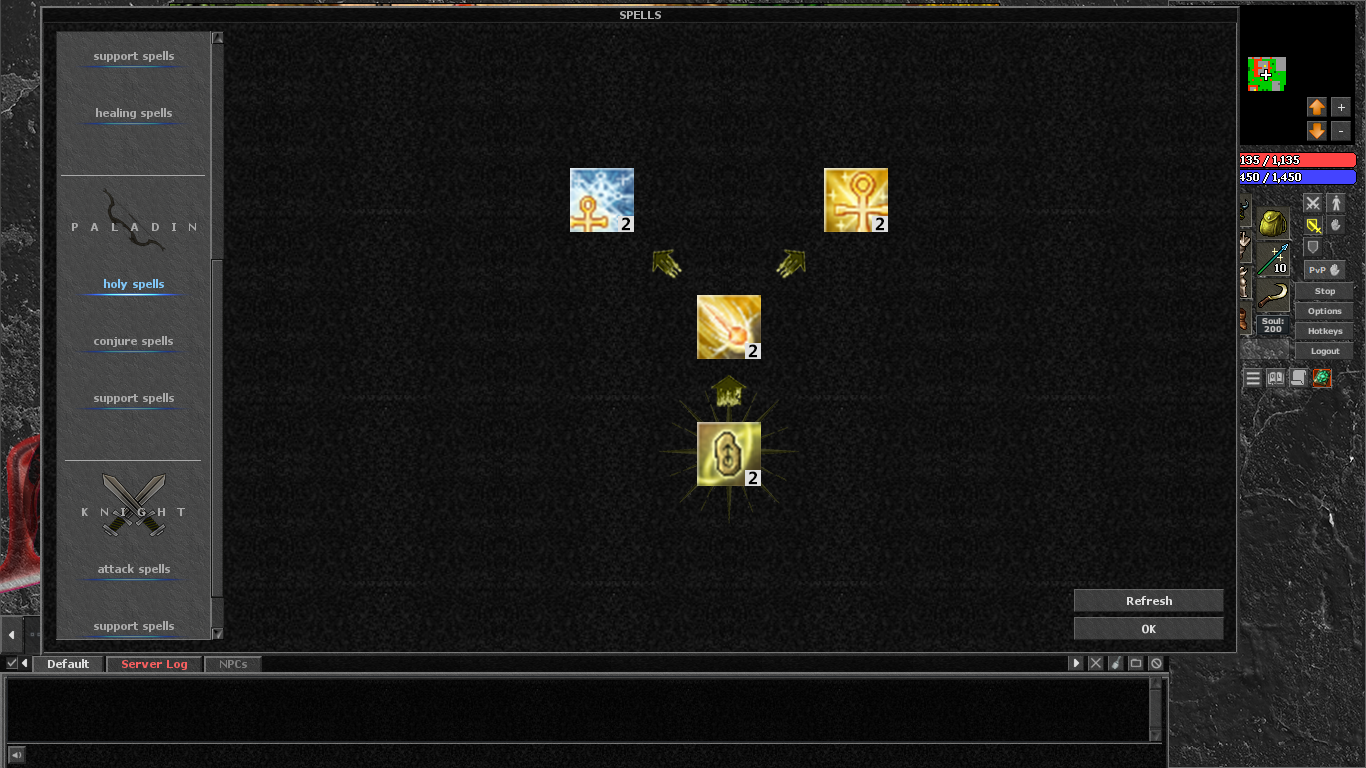This screenshot has width=1366, height=768.
Task: Clear the chat window with the broom icon
Action: point(1115,663)
